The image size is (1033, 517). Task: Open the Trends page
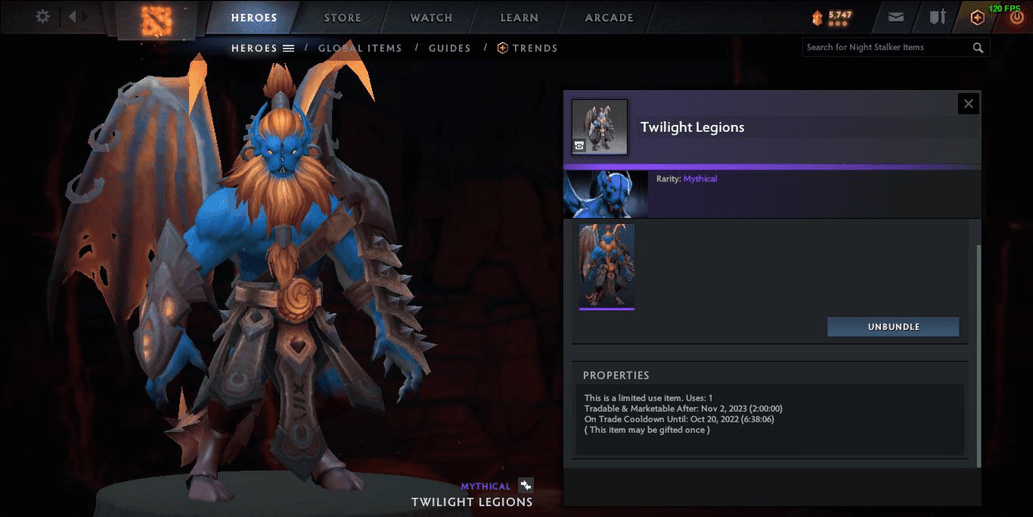pyautogui.click(x=528, y=48)
